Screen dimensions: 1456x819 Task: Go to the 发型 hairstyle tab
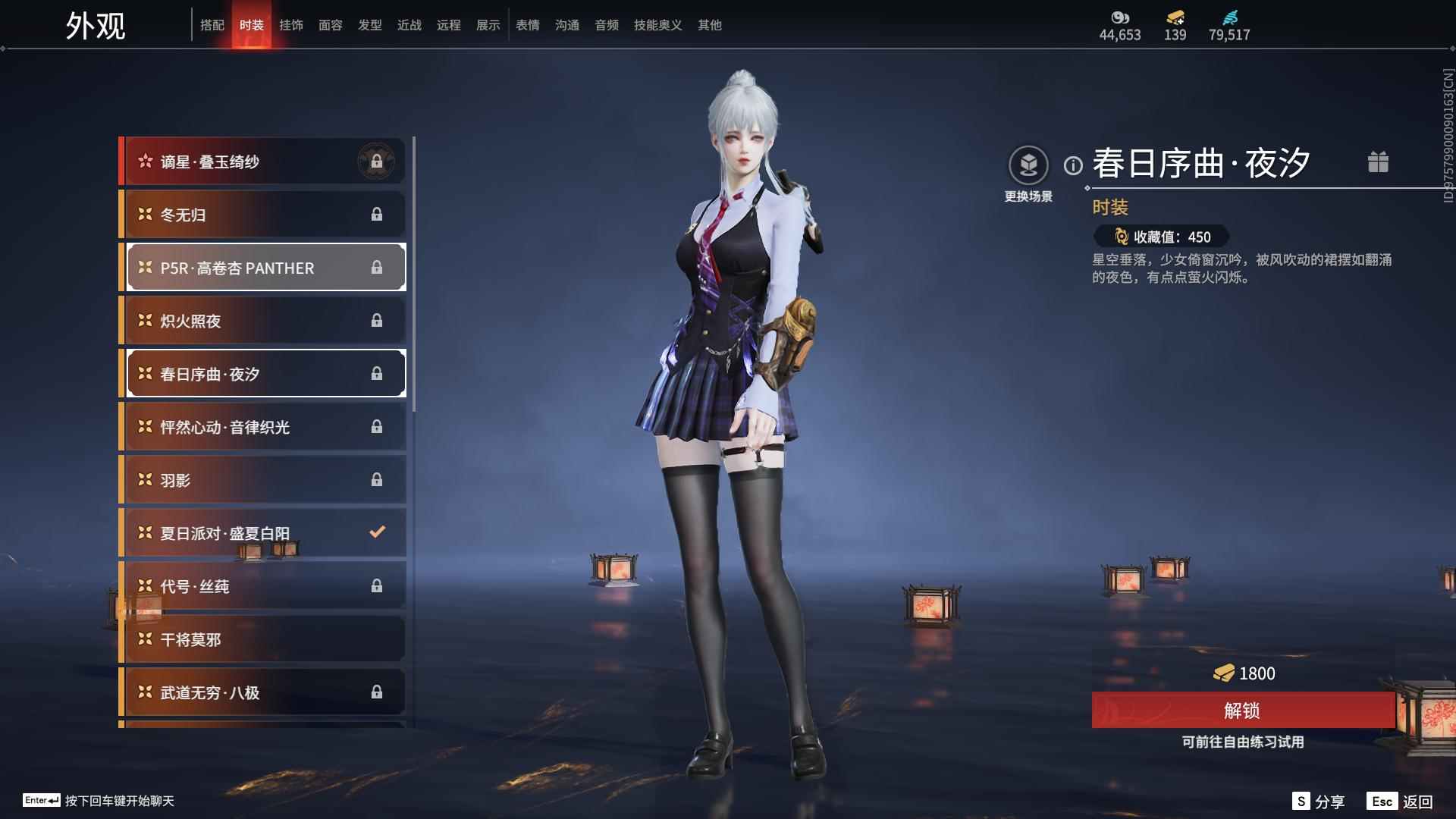pyautogui.click(x=370, y=25)
